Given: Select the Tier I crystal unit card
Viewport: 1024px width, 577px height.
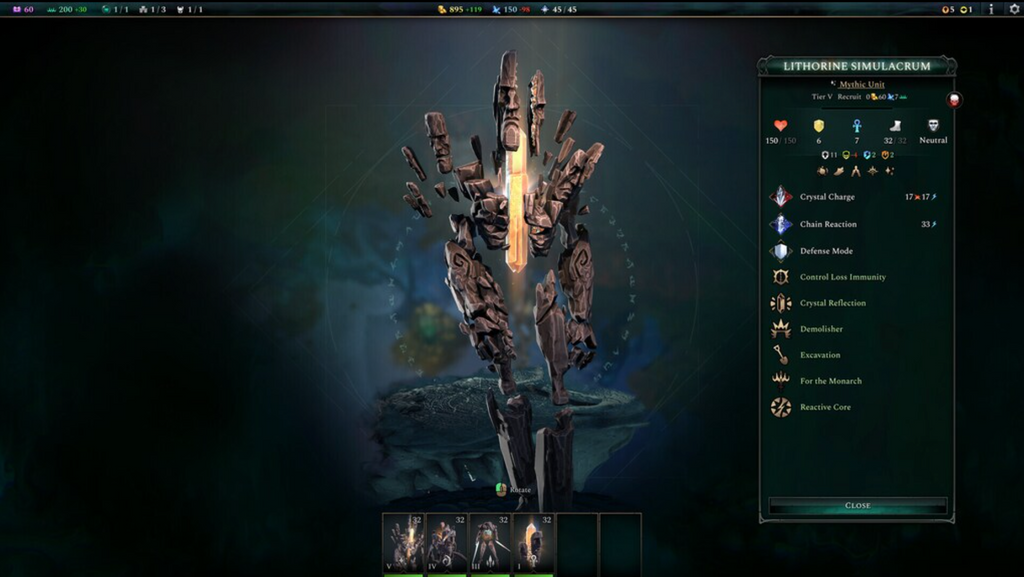Looking at the screenshot, I should coord(534,544).
